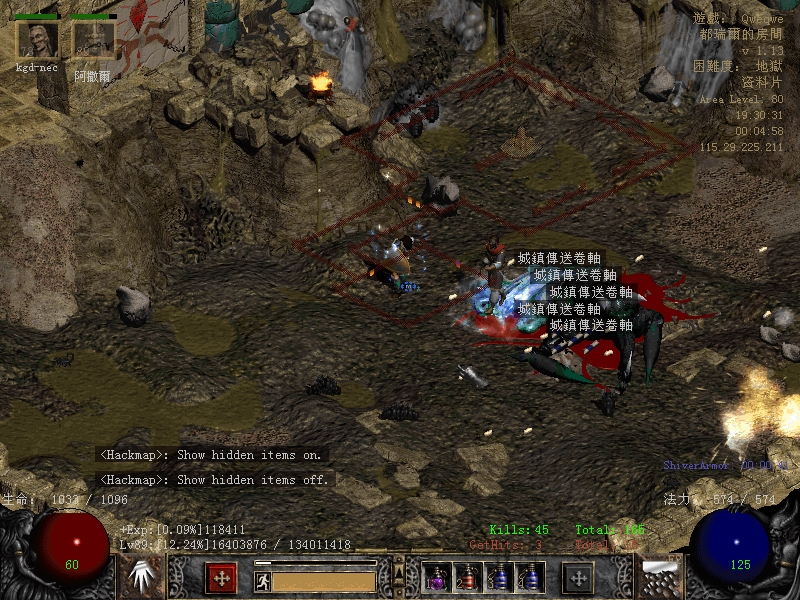This screenshot has width=800, height=600.
Task: Use the blue mana potion in belt slot 3
Action: (498, 578)
